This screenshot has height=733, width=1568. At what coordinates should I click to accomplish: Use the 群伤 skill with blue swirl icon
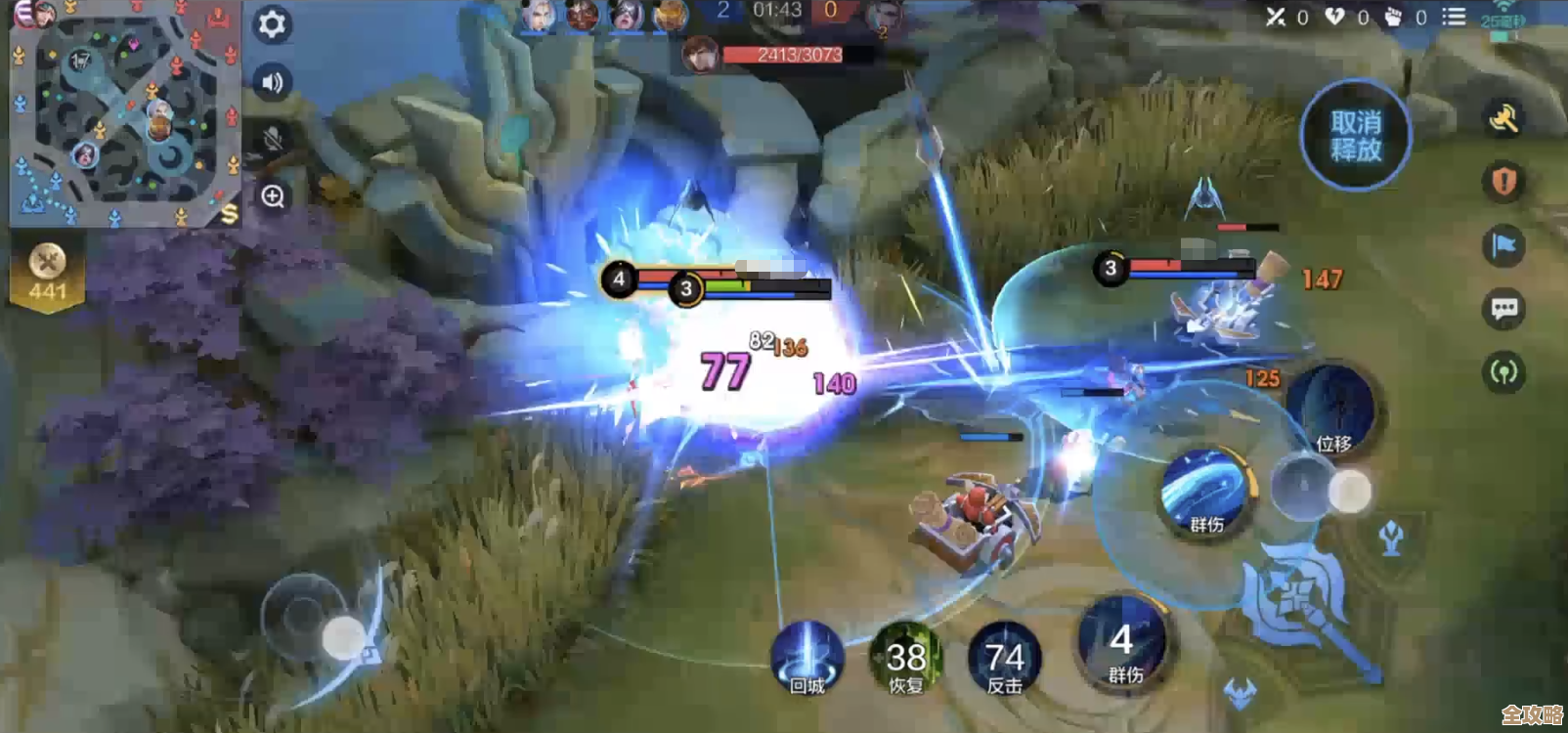point(1206,494)
